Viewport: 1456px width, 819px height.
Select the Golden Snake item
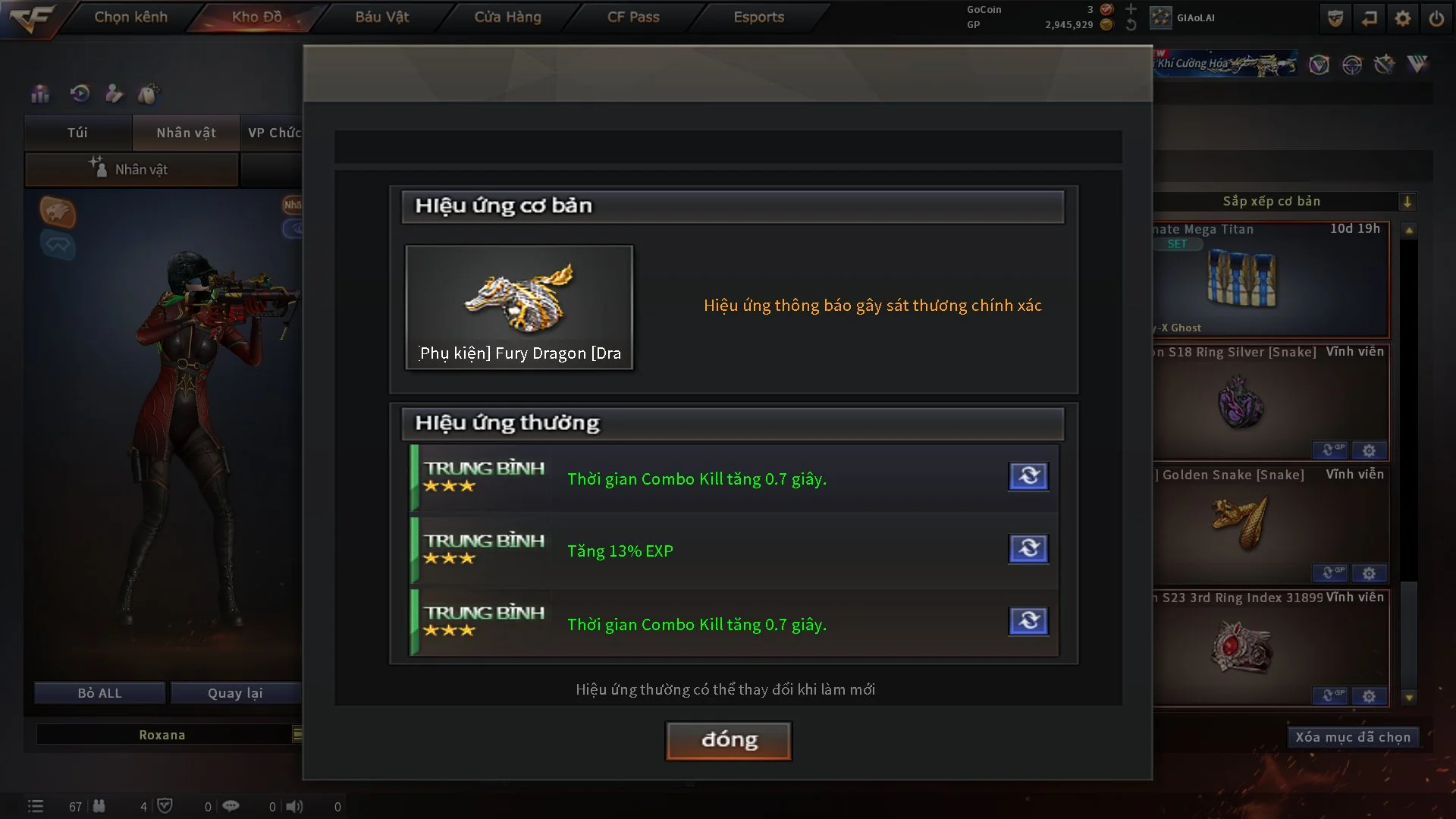(x=1241, y=523)
